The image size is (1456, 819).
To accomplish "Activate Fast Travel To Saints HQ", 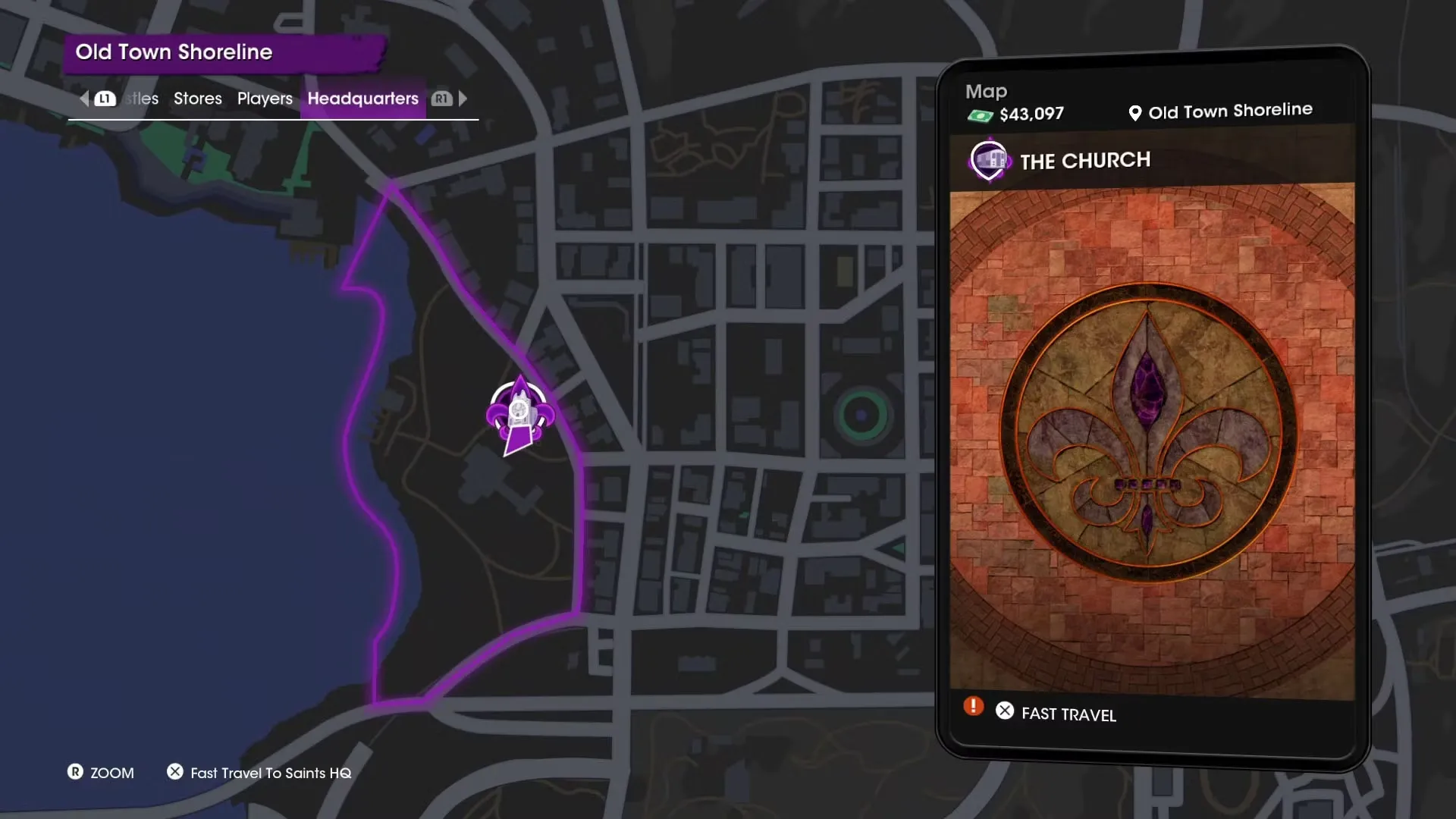I will pos(270,773).
